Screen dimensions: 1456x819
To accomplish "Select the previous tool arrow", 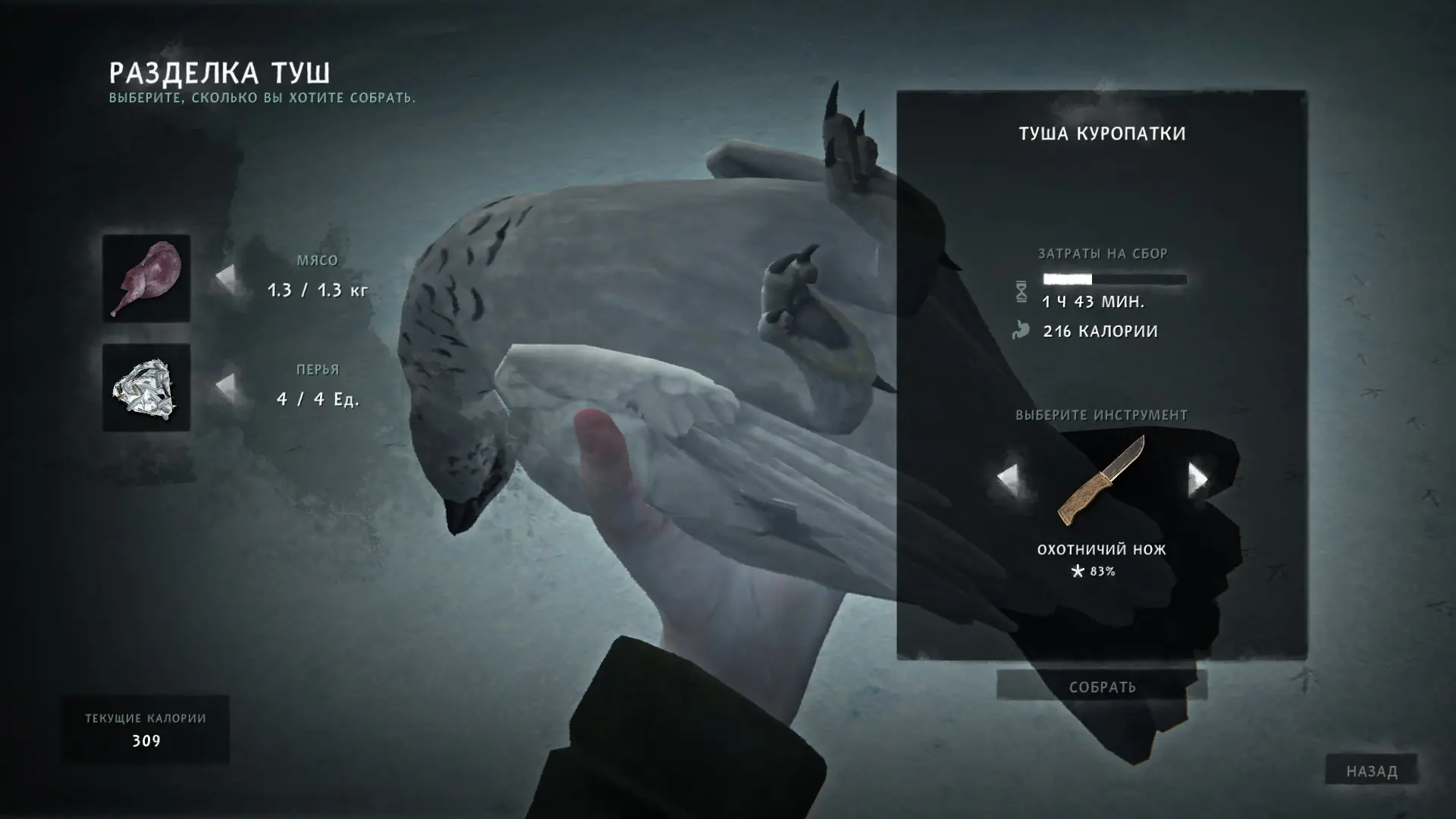I will [x=1007, y=479].
